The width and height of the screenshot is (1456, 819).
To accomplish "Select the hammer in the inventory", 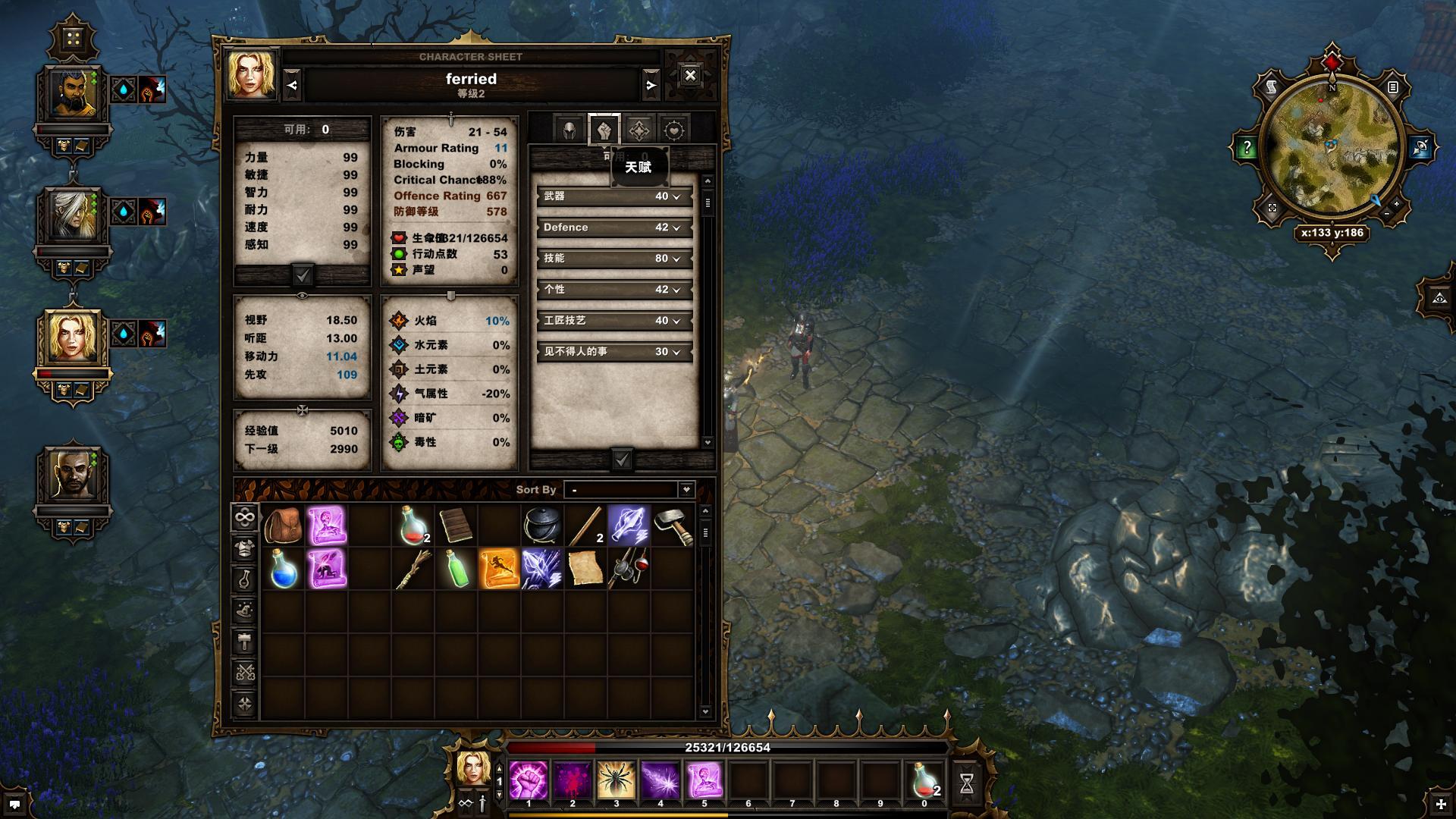I will (673, 526).
